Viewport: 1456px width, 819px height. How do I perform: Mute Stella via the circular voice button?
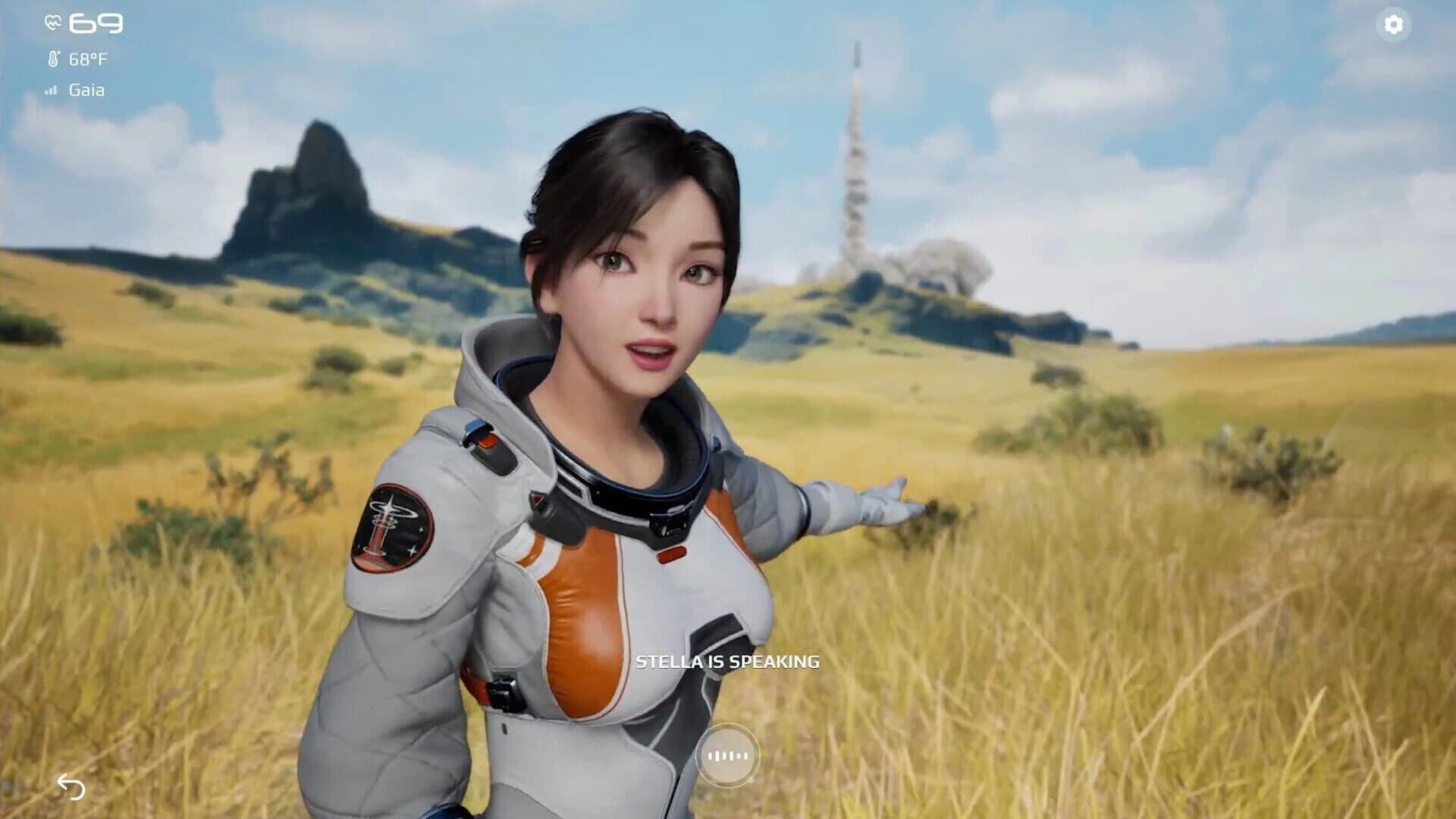pos(730,755)
